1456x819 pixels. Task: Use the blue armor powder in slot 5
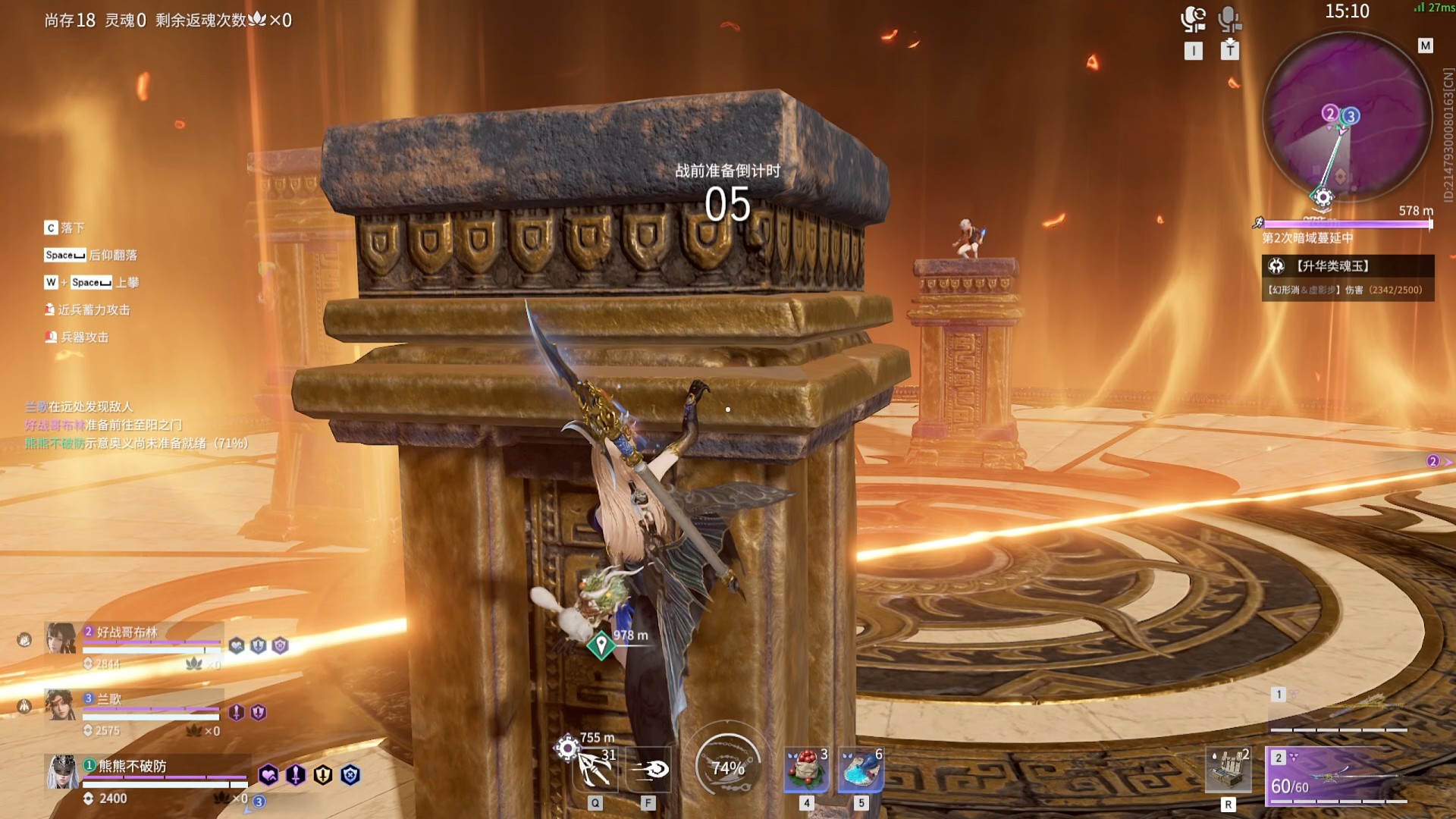tap(861, 770)
